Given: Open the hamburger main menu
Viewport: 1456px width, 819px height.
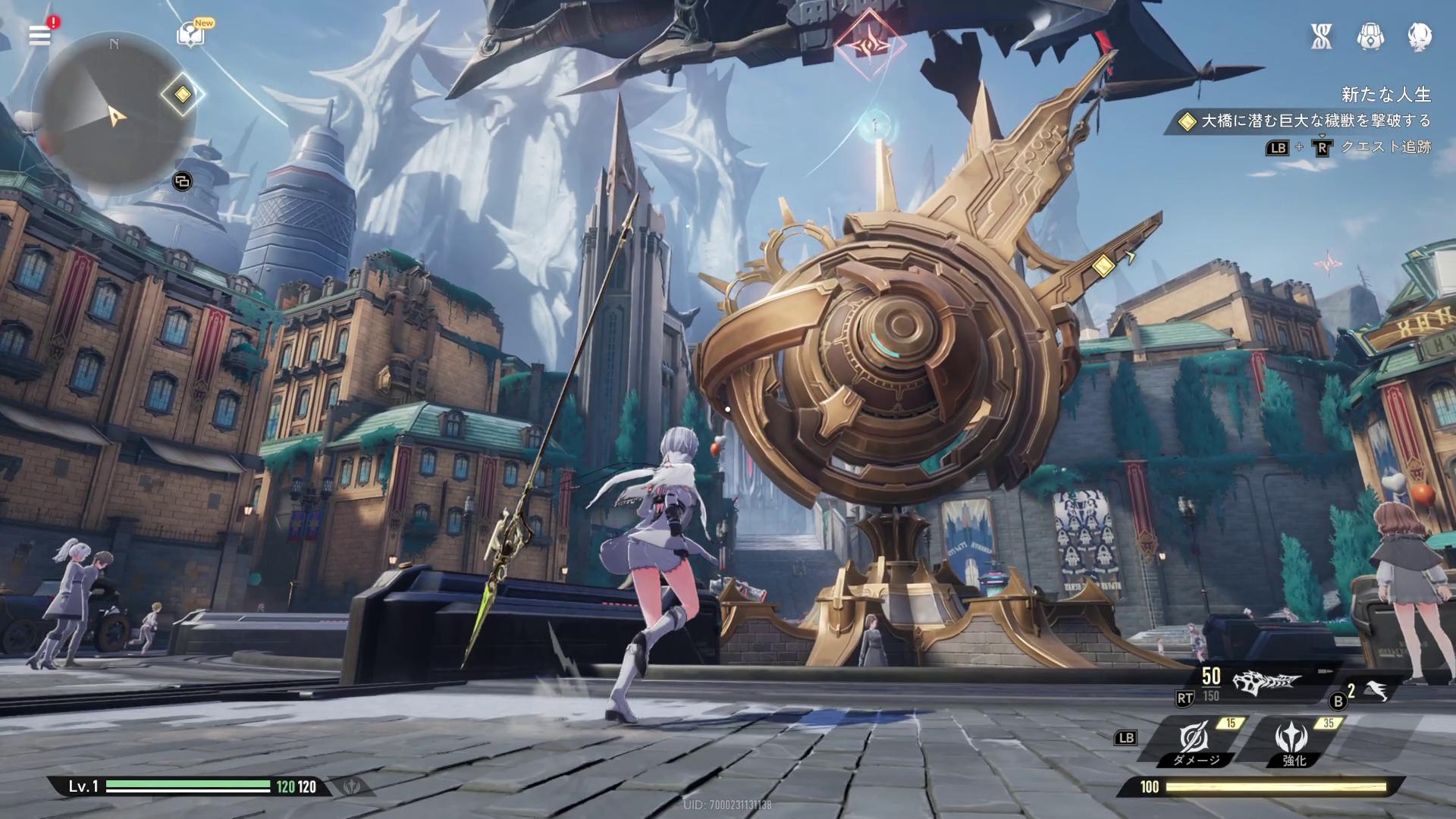Looking at the screenshot, I should click(x=39, y=35).
